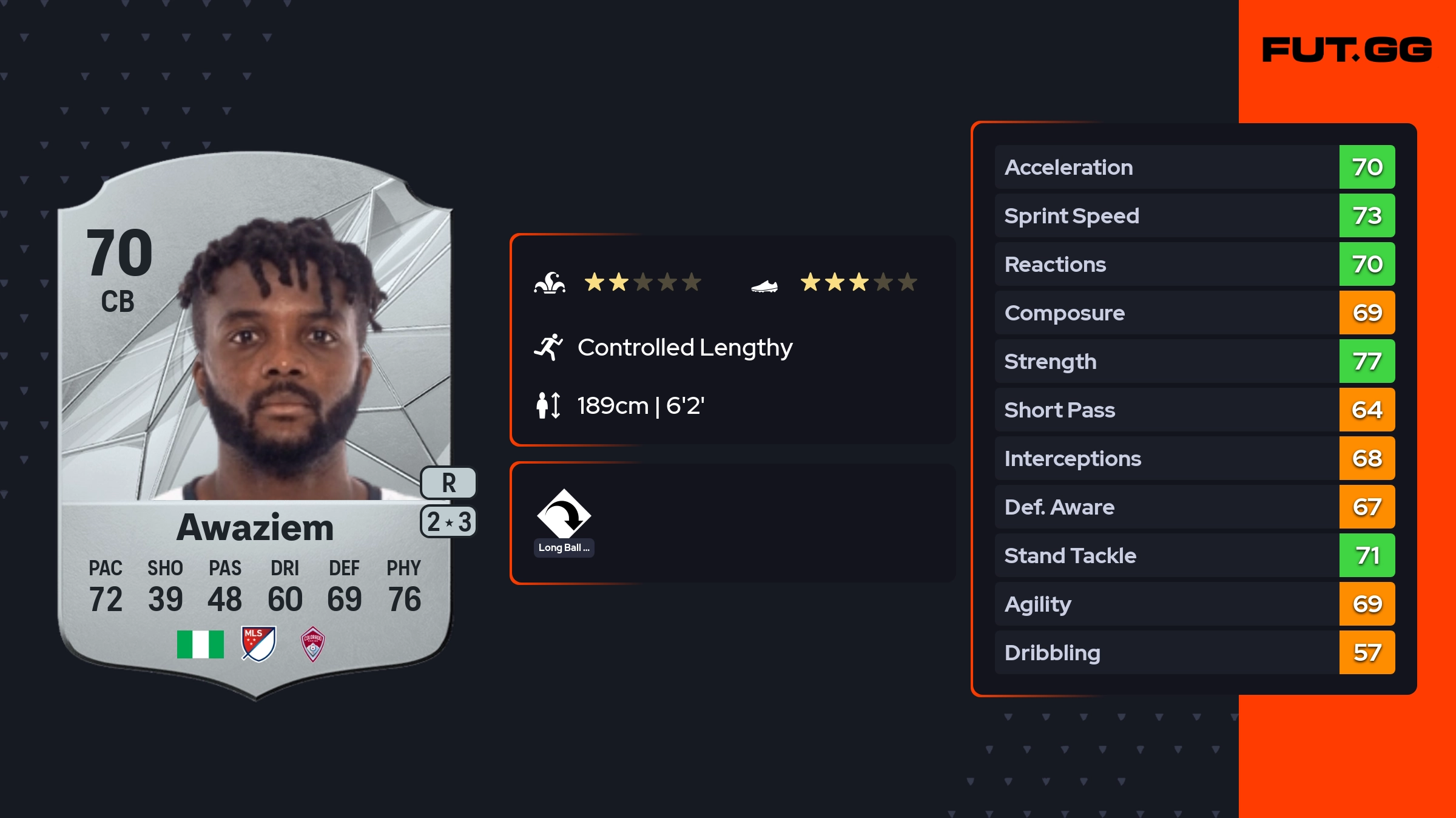The image size is (1456, 818).
Task: Click the Colorado Rapids club badge
Action: (313, 644)
